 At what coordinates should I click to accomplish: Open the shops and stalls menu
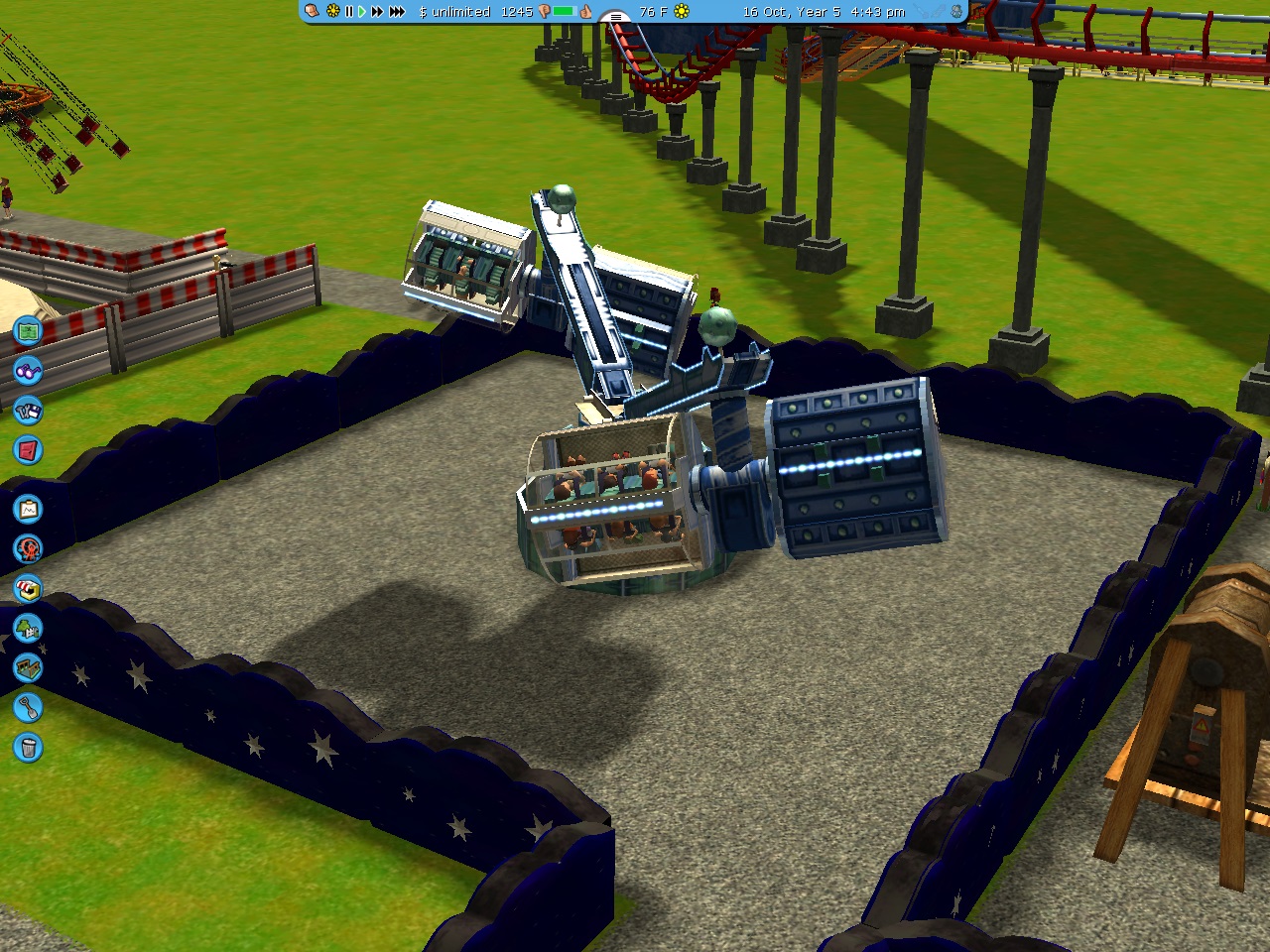tap(28, 589)
